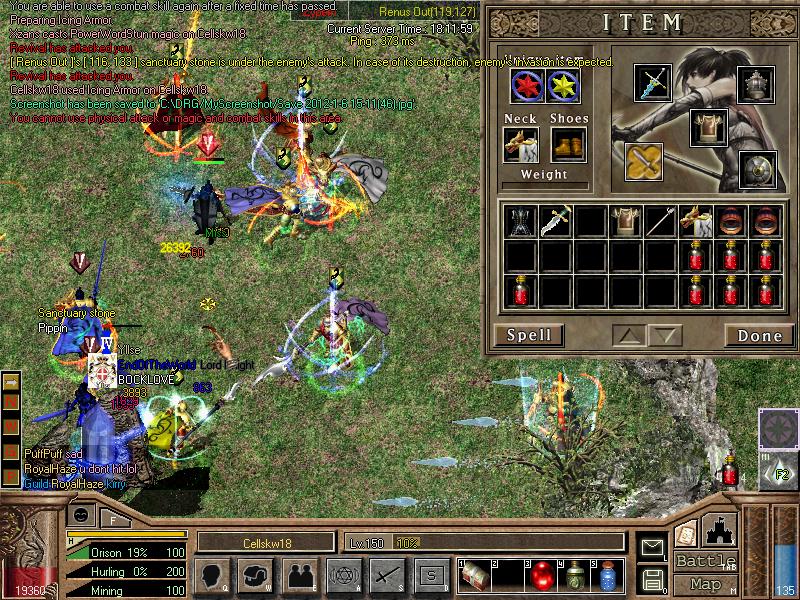The width and height of the screenshot is (800, 600).
Task: Select the red star emblem slot
Action: tap(527, 86)
